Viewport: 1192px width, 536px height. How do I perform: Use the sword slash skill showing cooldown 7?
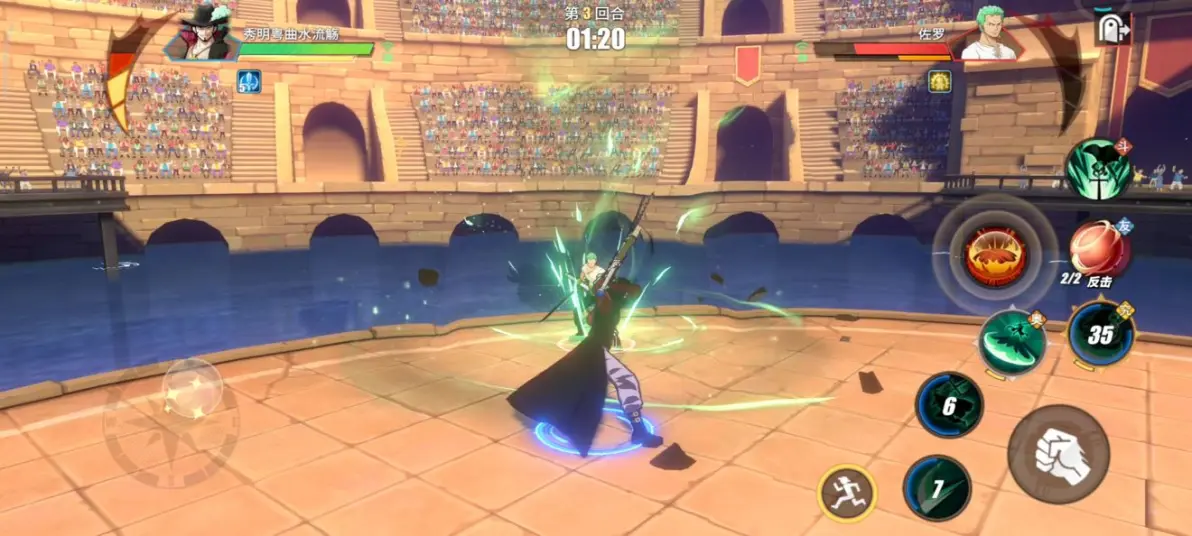937,488
